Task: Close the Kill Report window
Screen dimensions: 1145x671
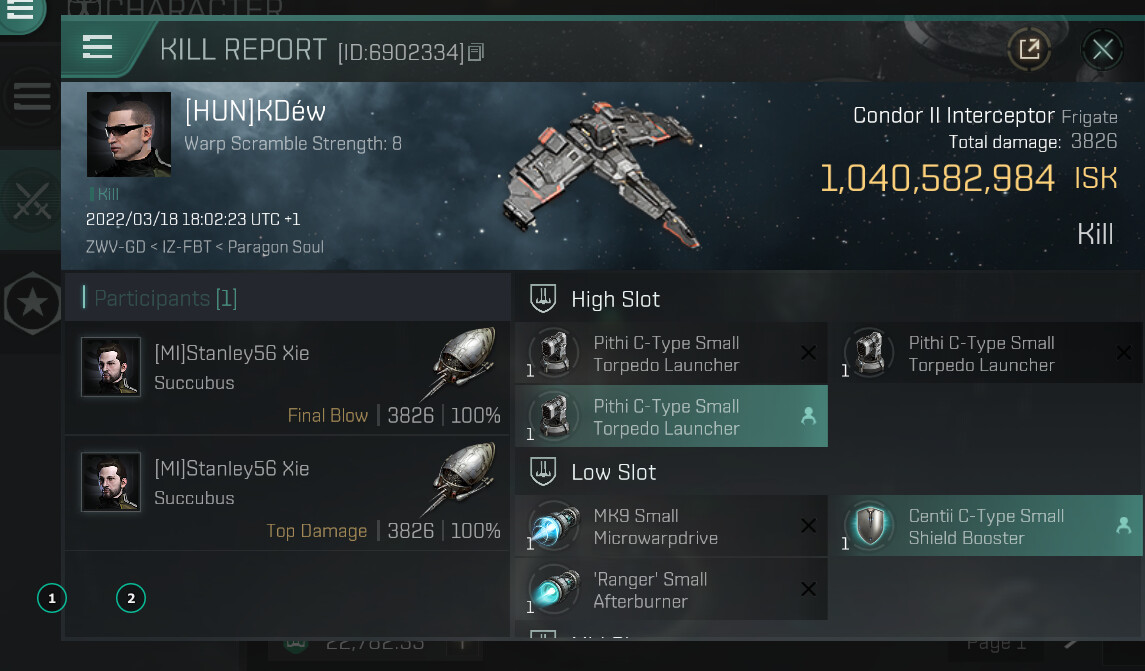Action: 1102,49
